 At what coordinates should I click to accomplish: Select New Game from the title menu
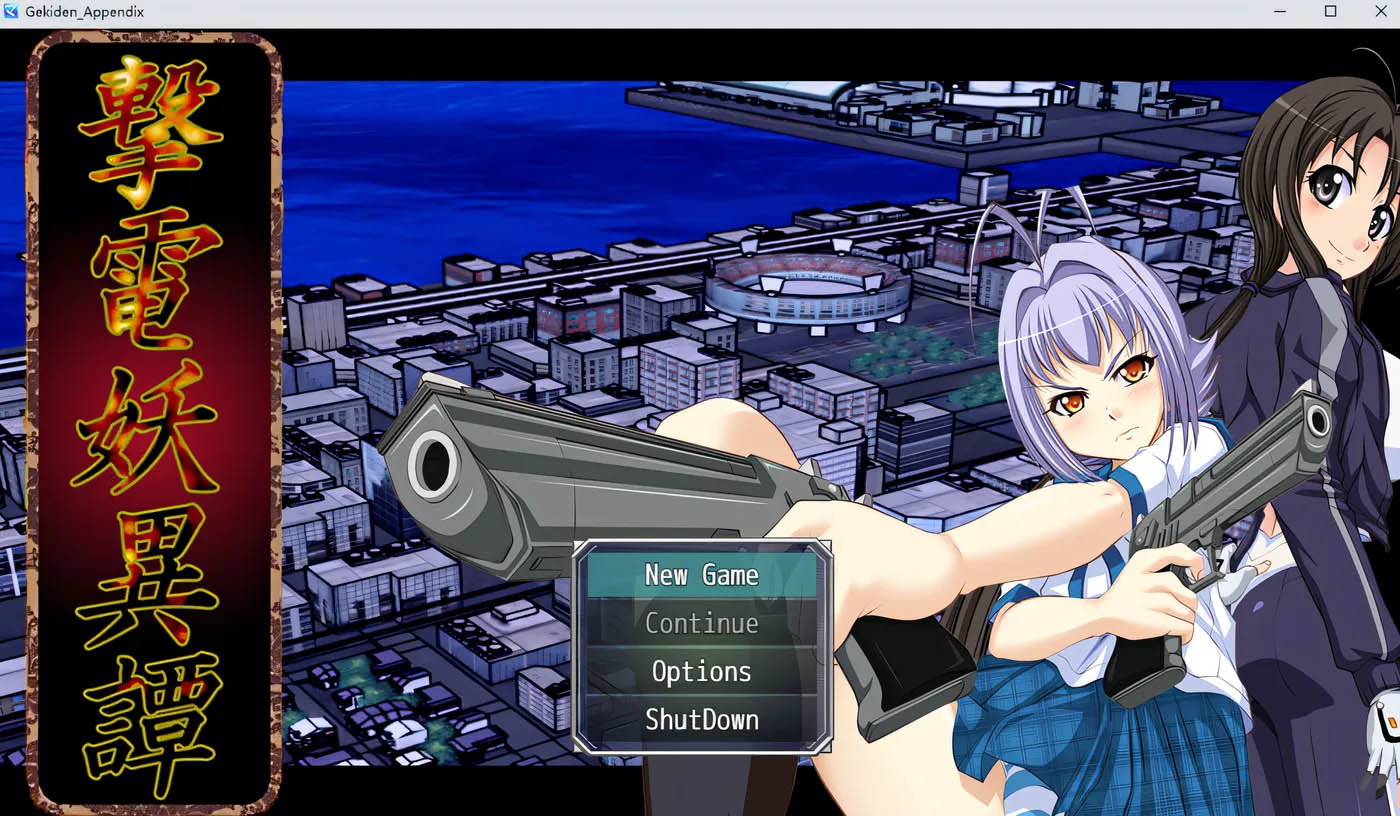[x=702, y=575]
